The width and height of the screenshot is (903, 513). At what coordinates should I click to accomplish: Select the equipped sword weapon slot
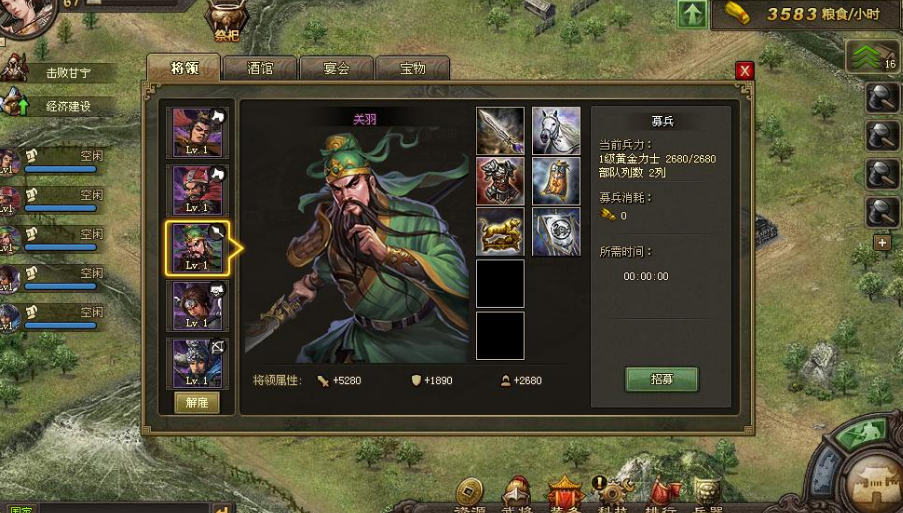click(500, 131)
